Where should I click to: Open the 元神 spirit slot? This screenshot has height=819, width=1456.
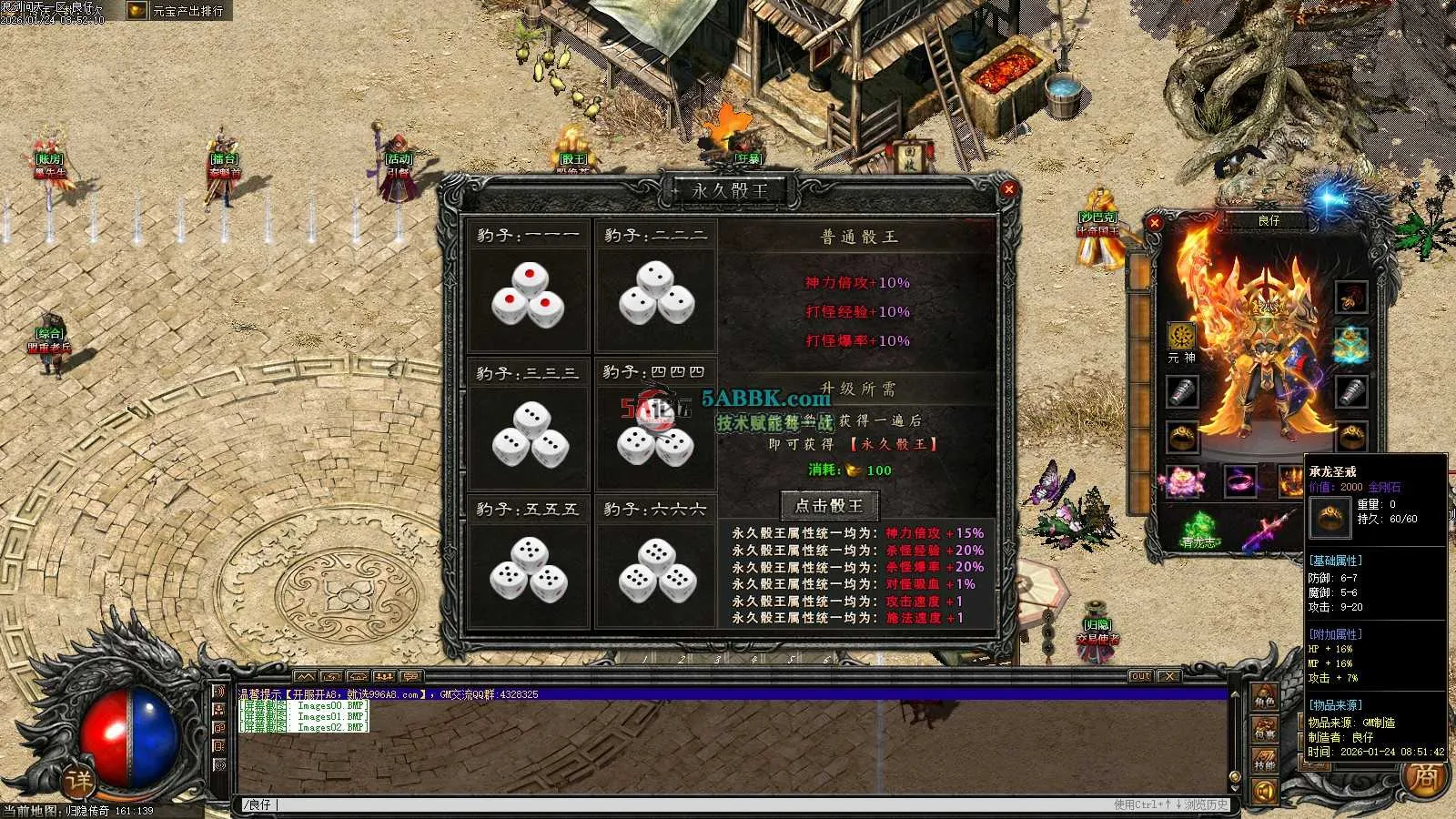pyautogui.click(x=1181, y=337)
